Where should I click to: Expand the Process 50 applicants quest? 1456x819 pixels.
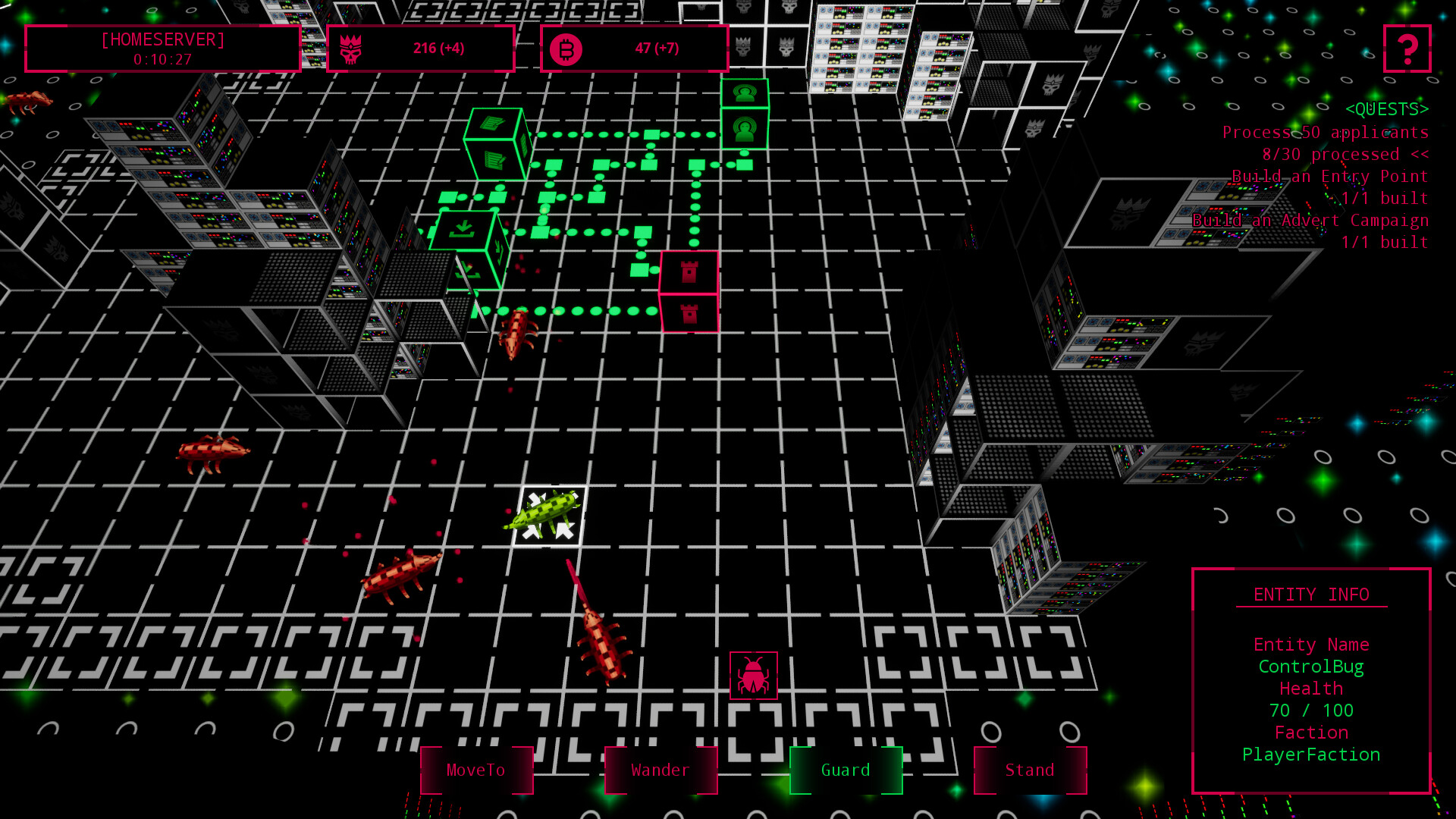coord(1326,132)
